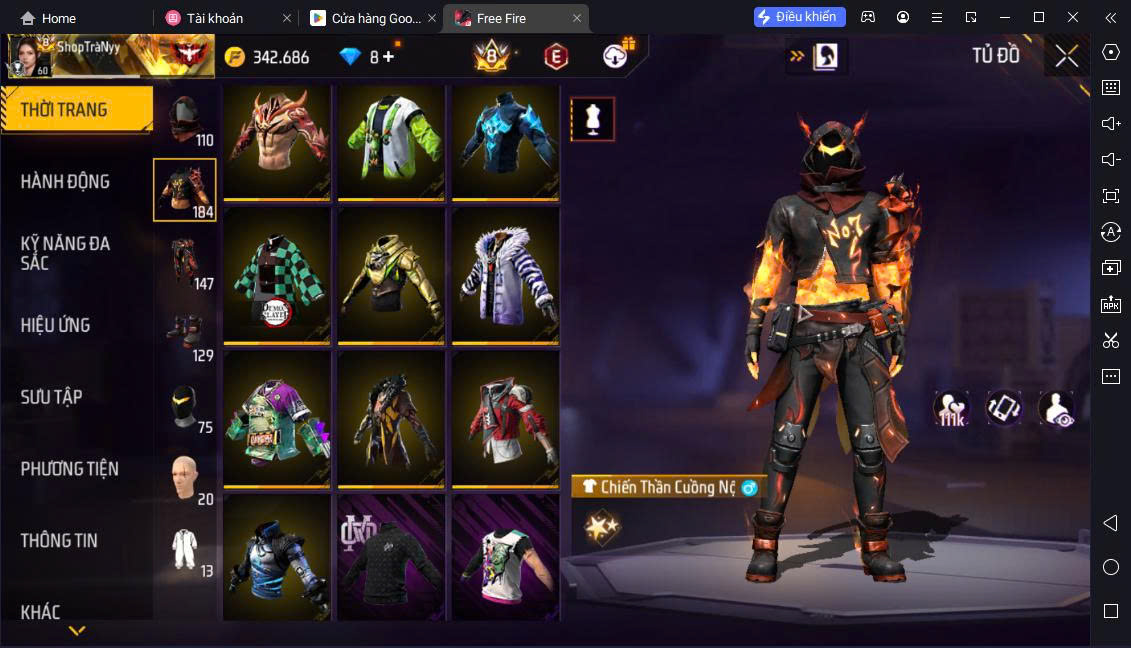Click the Điều khiển controls button
This screenshot has width=1131, height=648.
click(x=800, y=17)
